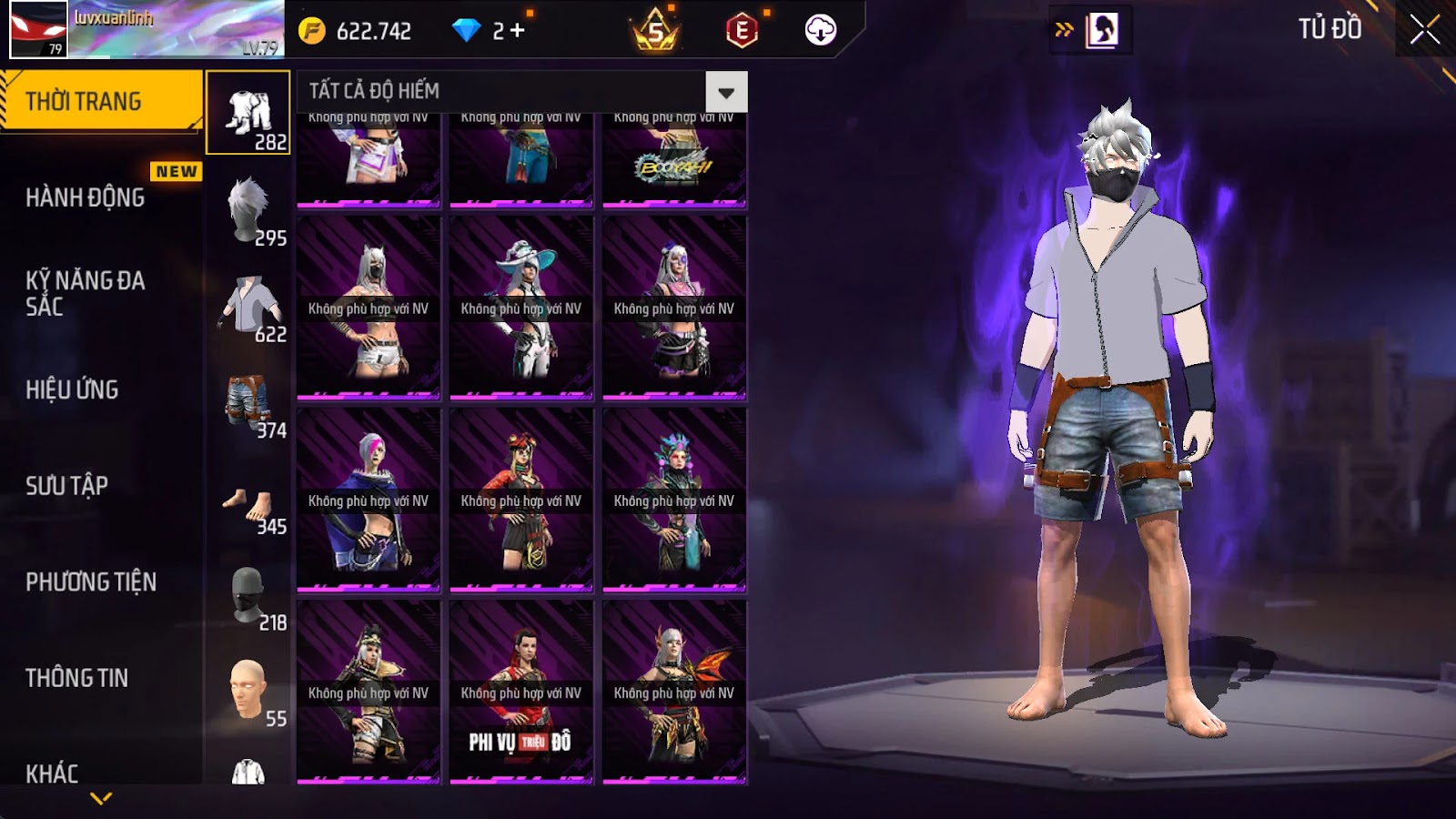Select the Hiệu Ứng tab

(x=72, y=389)
